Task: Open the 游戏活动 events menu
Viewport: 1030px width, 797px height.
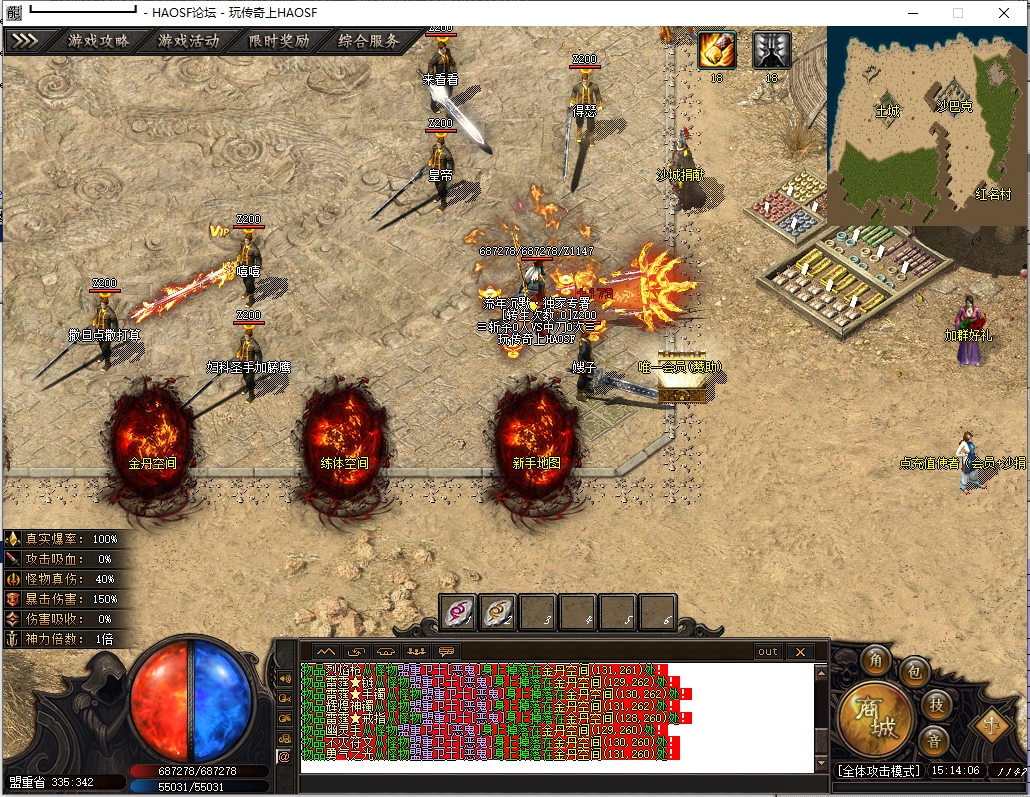Action: (x=189, y=42)
